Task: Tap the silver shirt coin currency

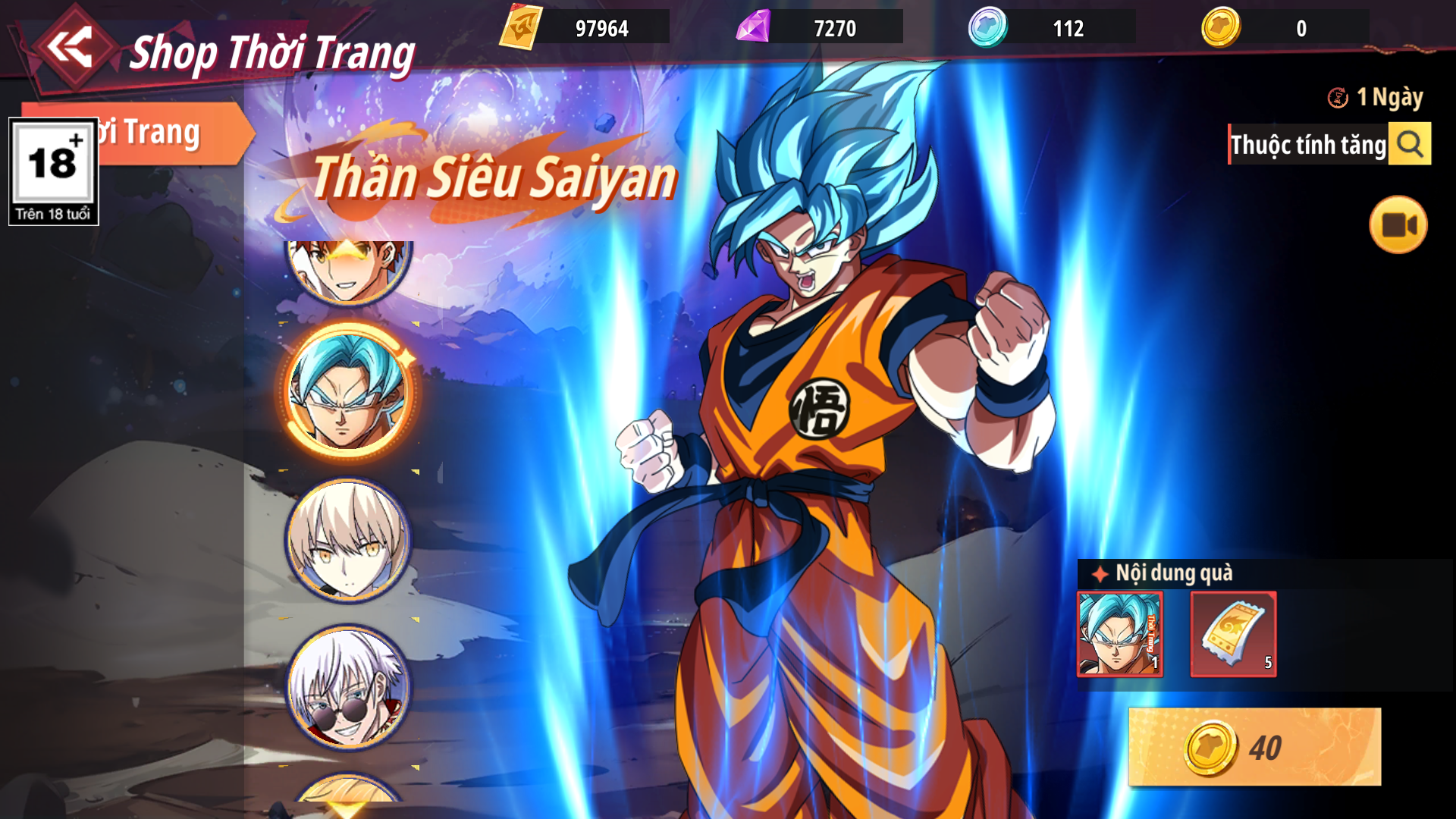Action: point(987,28)
